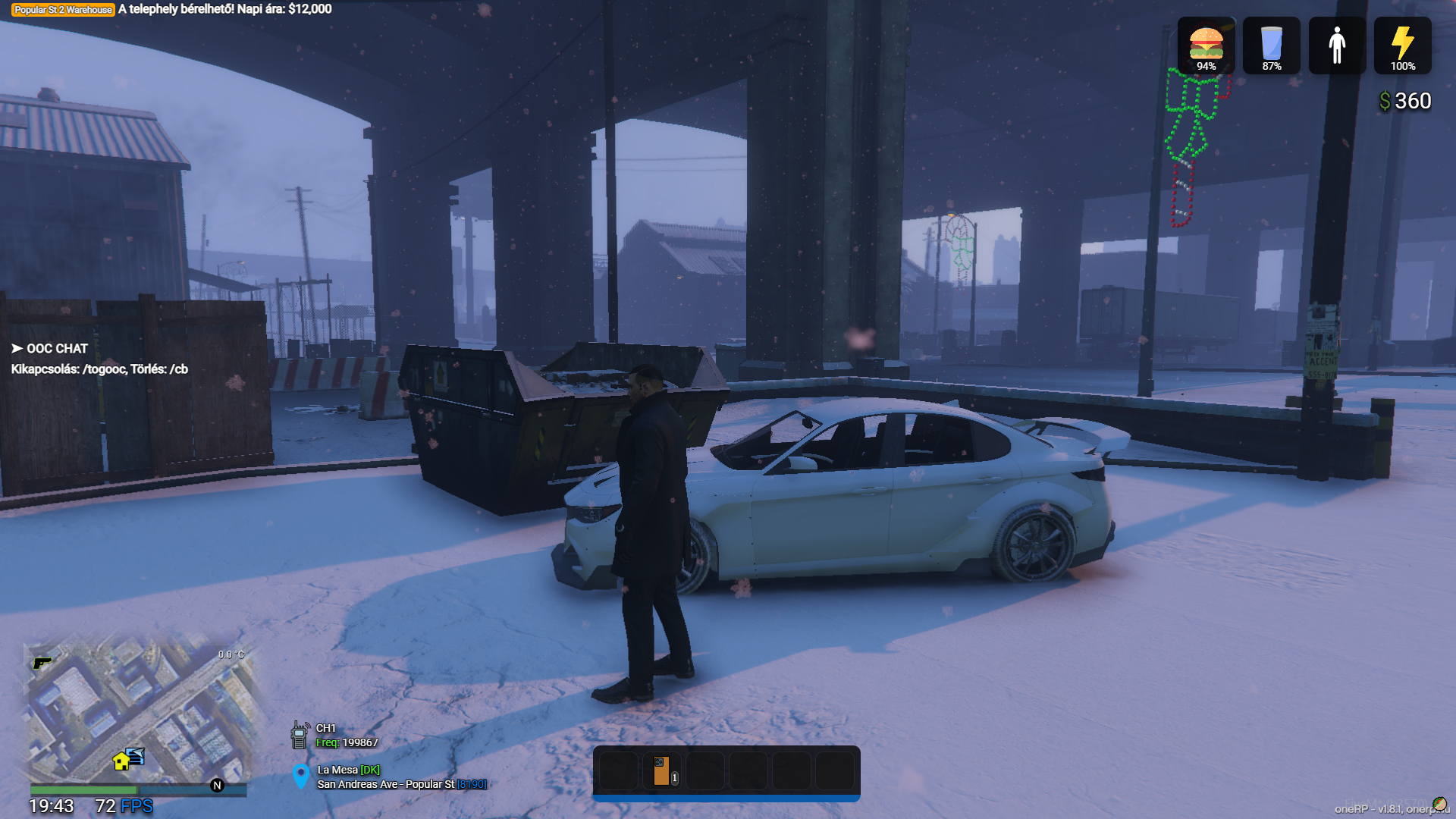Image resolution: width=1456 pixels, height=819 pixels.
Task: Open the OOC CHAT panel
Action: [x=50, y=349]
